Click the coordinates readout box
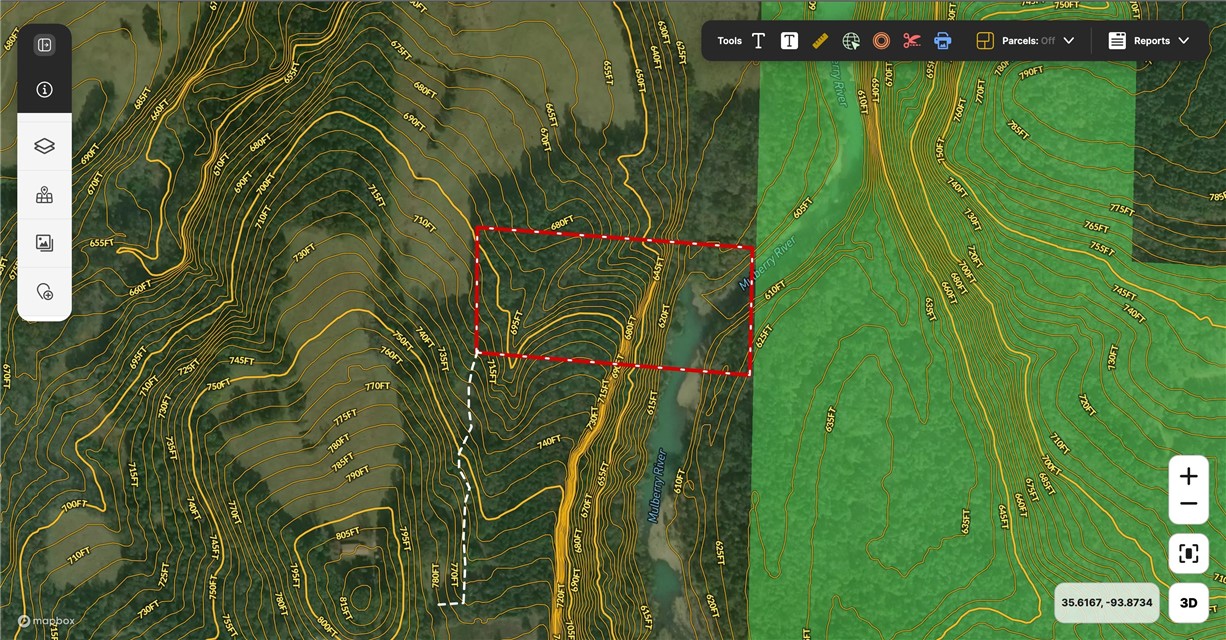1226x640 pixels. (x=1106, y=603)
